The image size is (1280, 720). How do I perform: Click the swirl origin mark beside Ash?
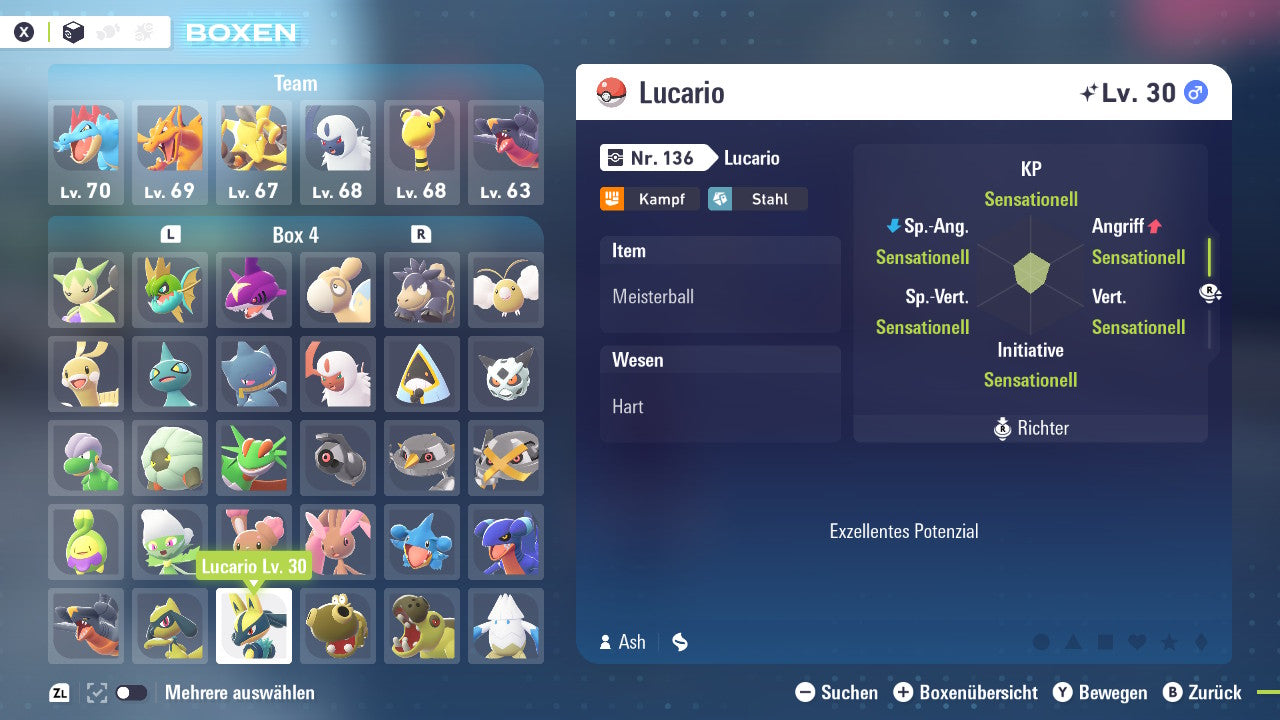679,643
